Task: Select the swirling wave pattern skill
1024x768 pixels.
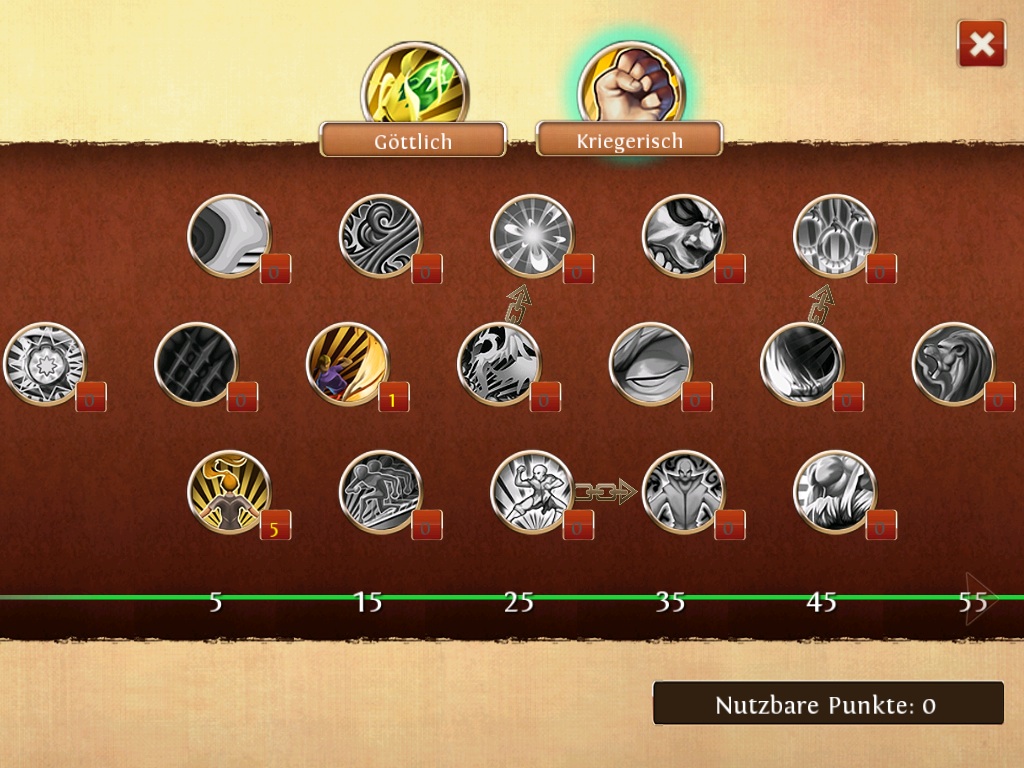Action: tap(381, 236)
